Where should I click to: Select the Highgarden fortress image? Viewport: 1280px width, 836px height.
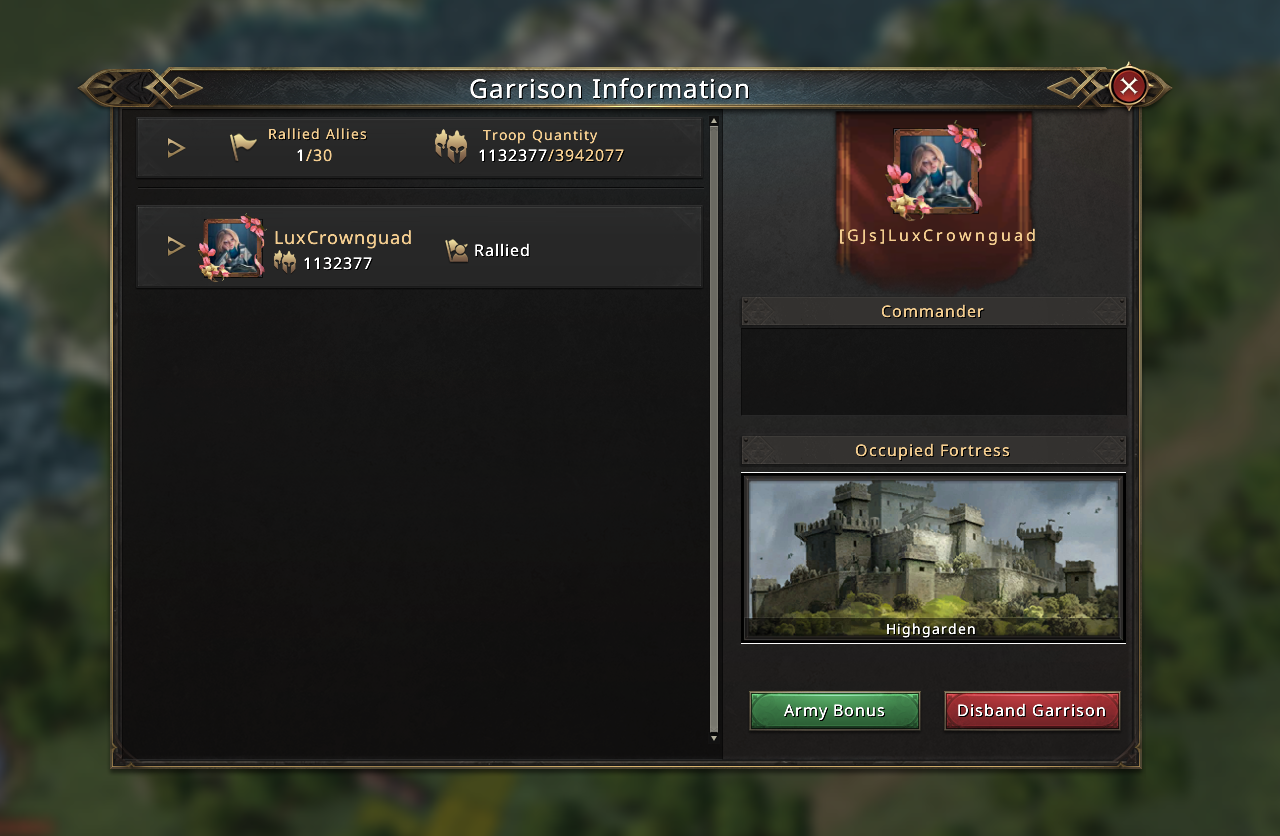(932, 556)
